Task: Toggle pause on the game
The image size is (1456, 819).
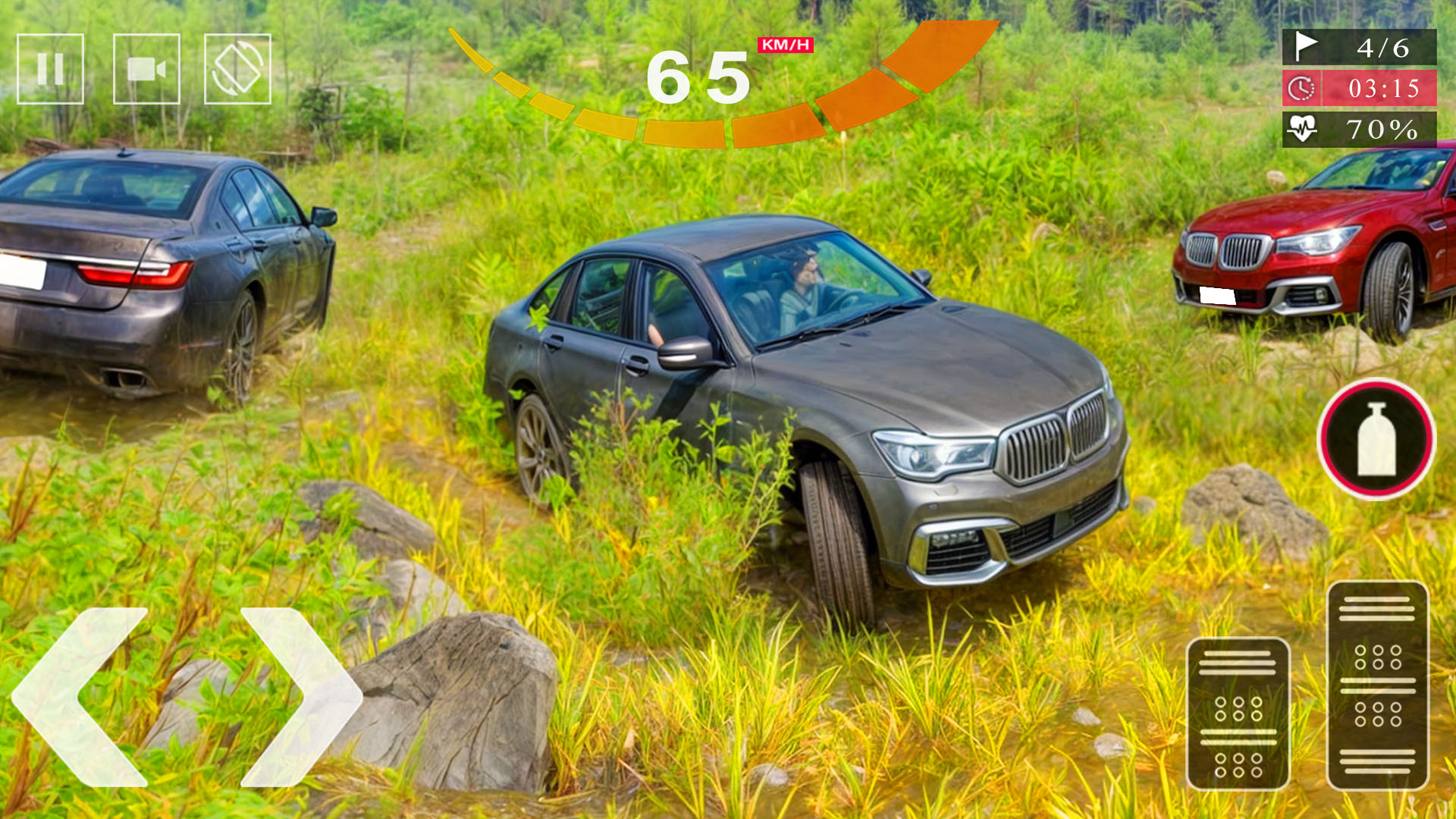Action: (50, 68)
